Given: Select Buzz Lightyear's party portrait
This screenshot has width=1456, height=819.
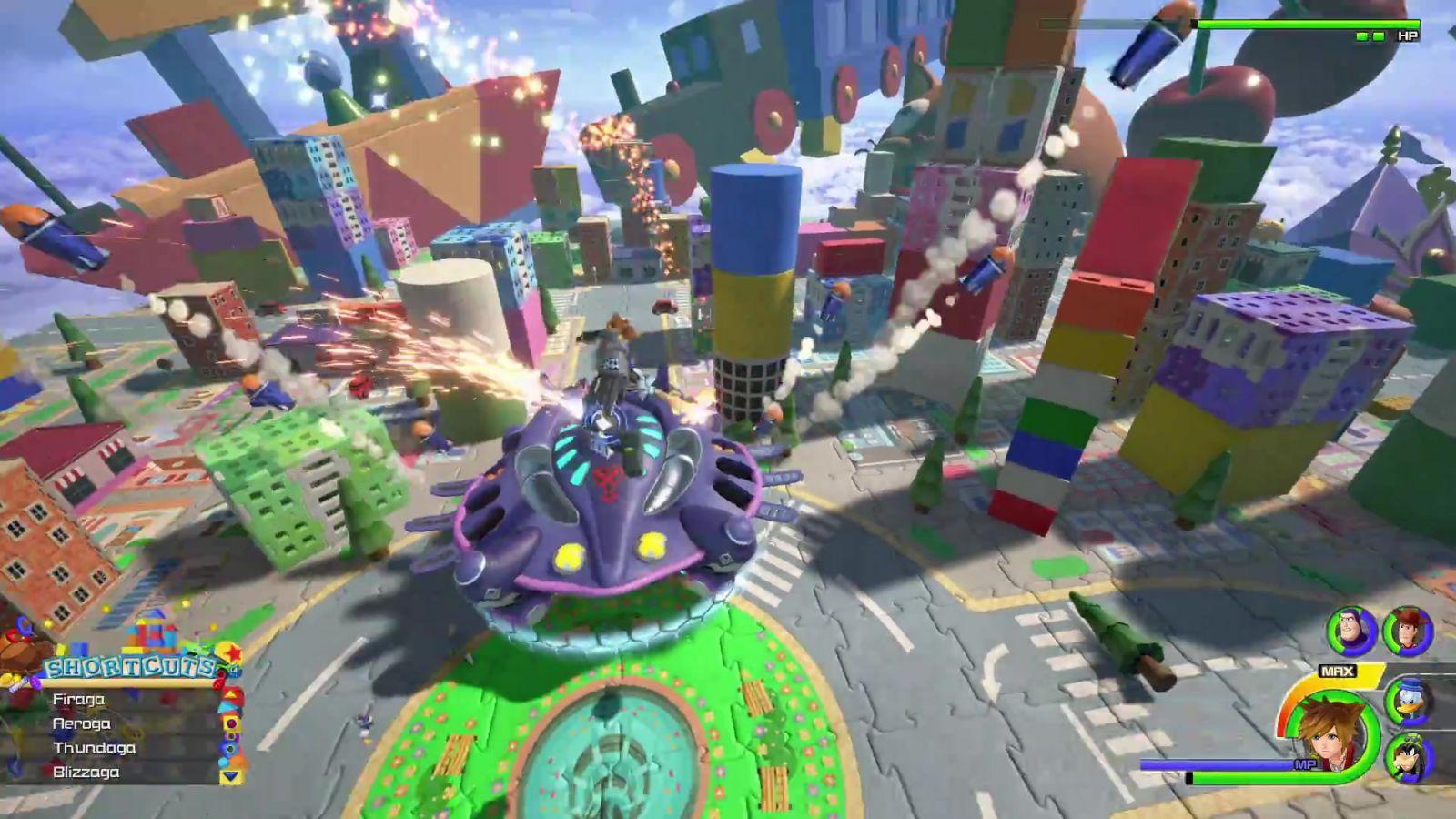Looking at the screenshot, I should click(x=1351, y=630).
